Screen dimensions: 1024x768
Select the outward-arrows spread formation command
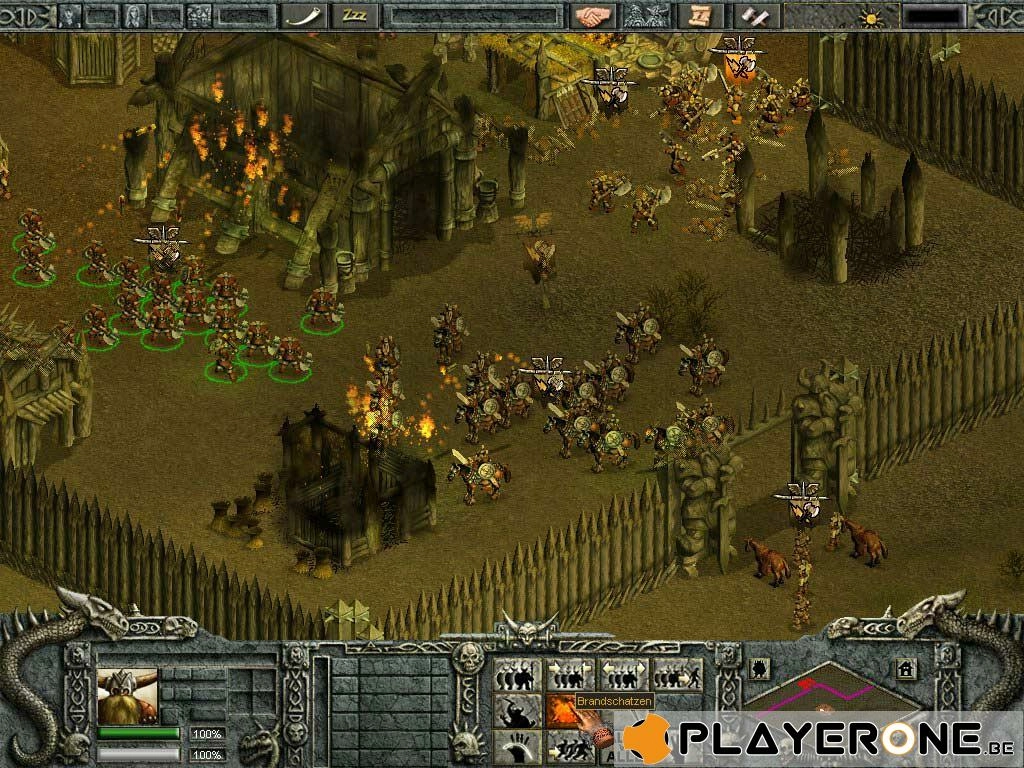(x=624, y=675)
